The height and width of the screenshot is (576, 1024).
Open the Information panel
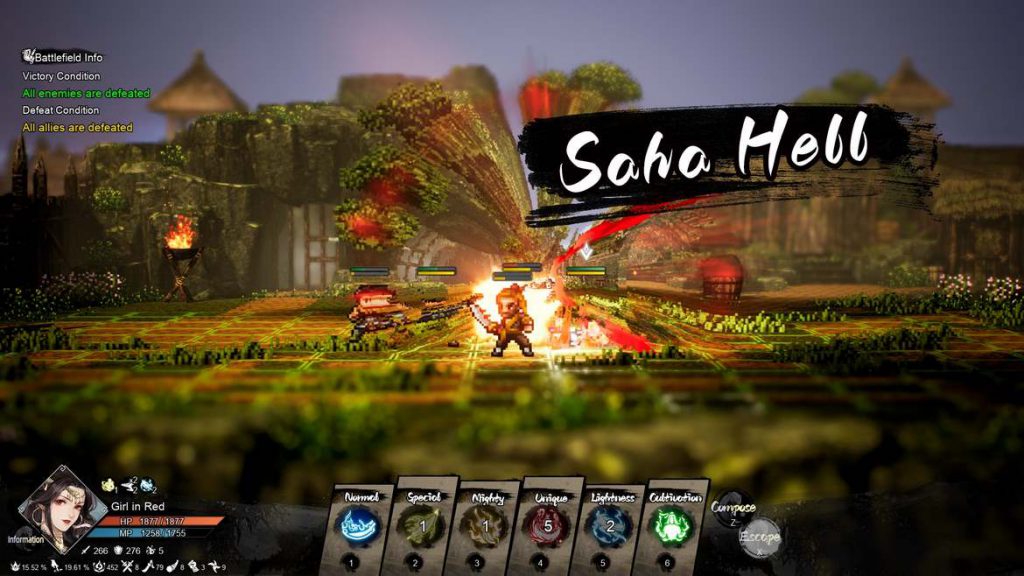(x=26, y=539)
